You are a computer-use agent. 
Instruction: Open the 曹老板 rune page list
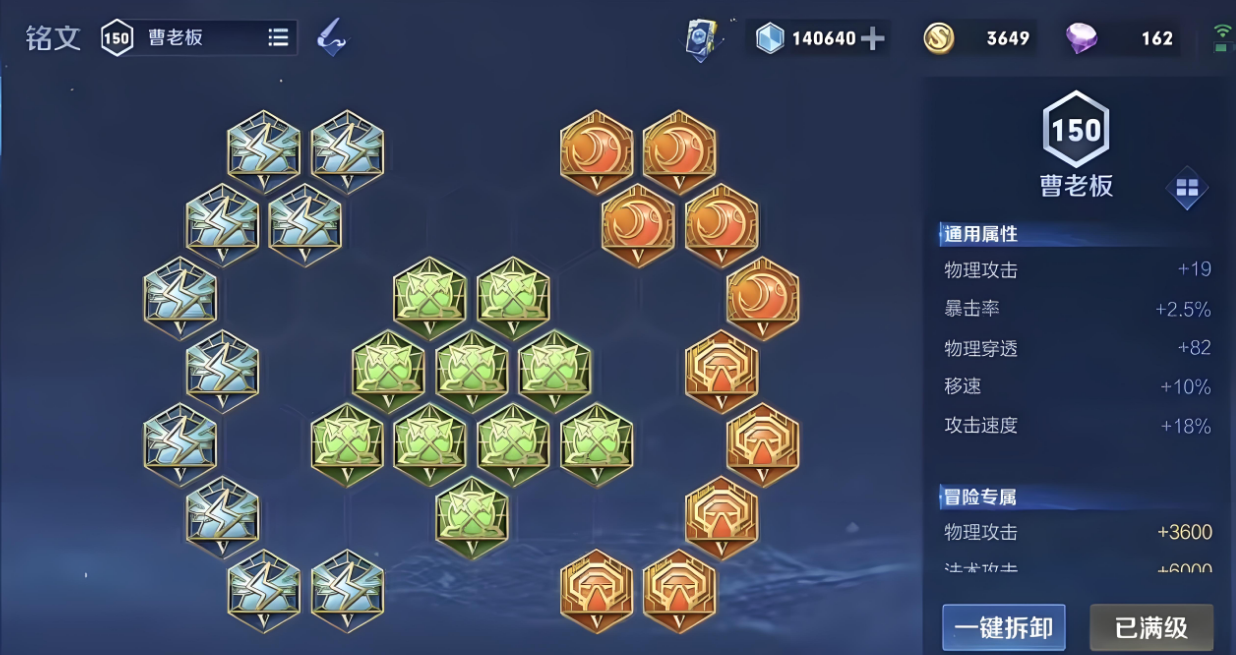pyautogui.click(x=278, y=38)
